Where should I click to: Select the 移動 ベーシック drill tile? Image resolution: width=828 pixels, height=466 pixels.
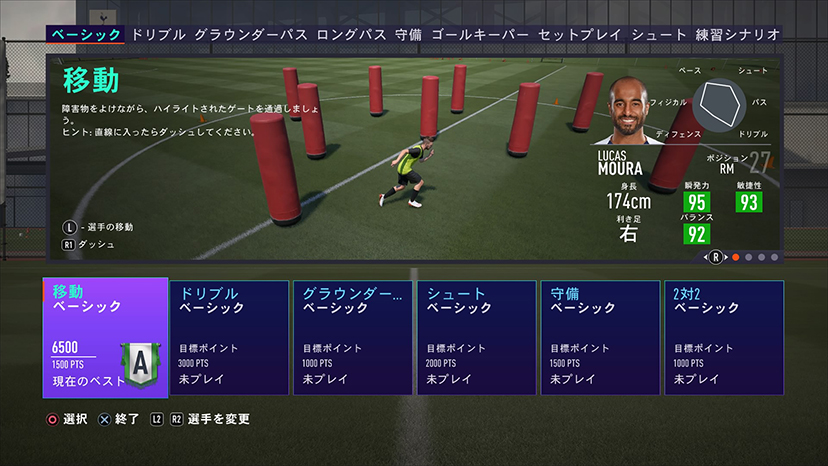[105, 337]
